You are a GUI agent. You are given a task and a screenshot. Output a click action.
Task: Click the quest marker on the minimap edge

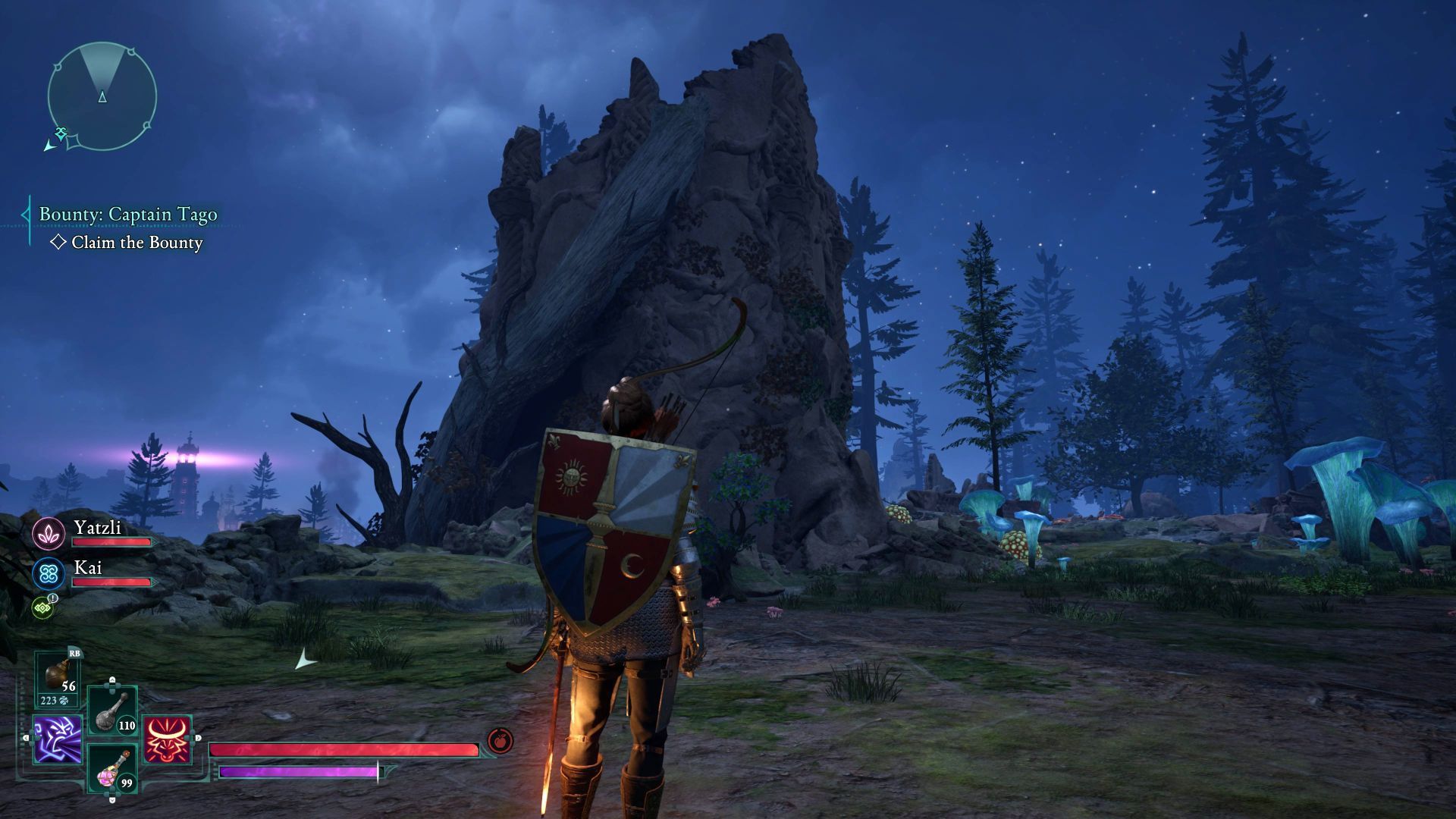click(x=61, y=133)
